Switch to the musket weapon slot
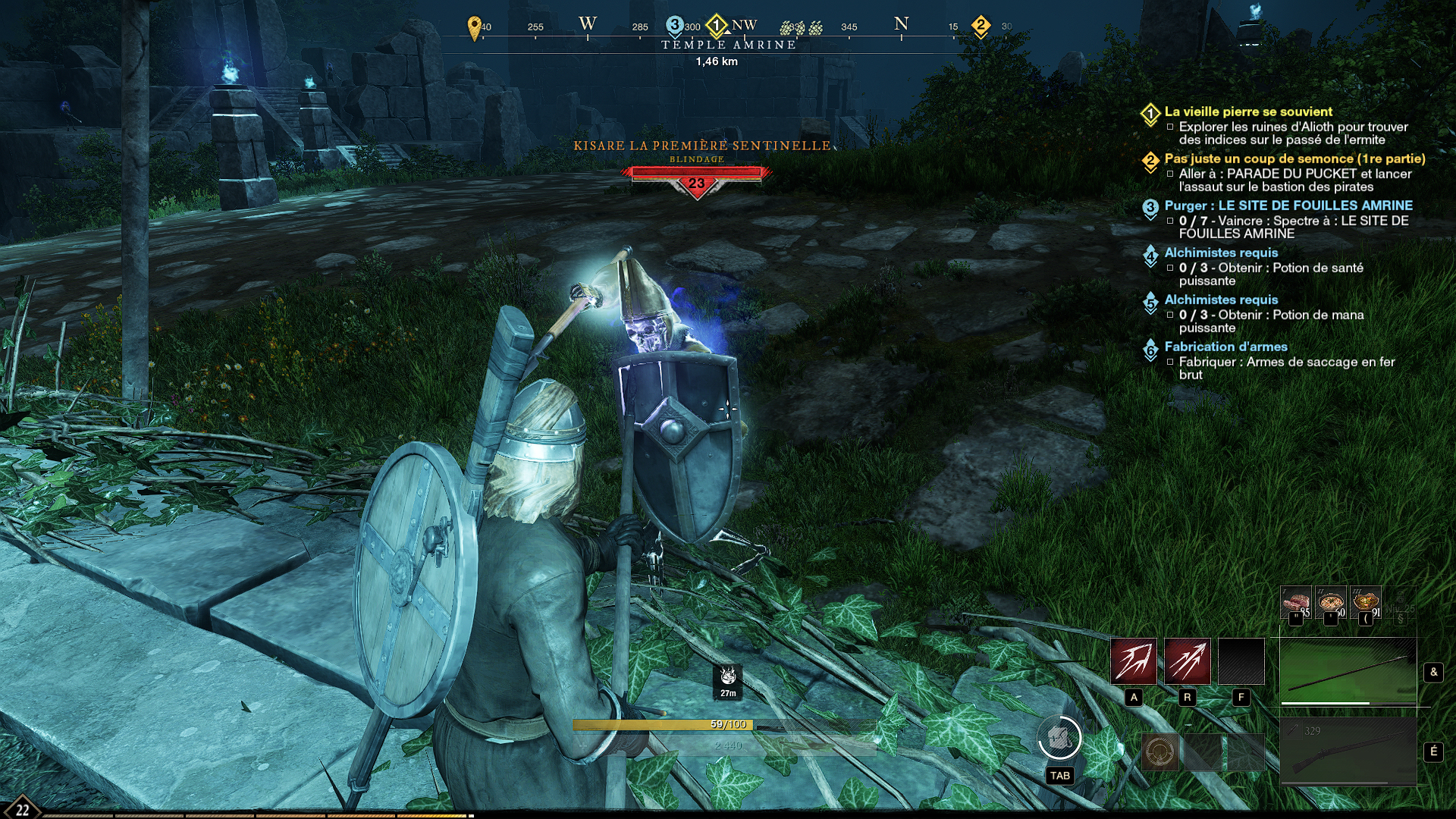 [x=1348, y=751]
